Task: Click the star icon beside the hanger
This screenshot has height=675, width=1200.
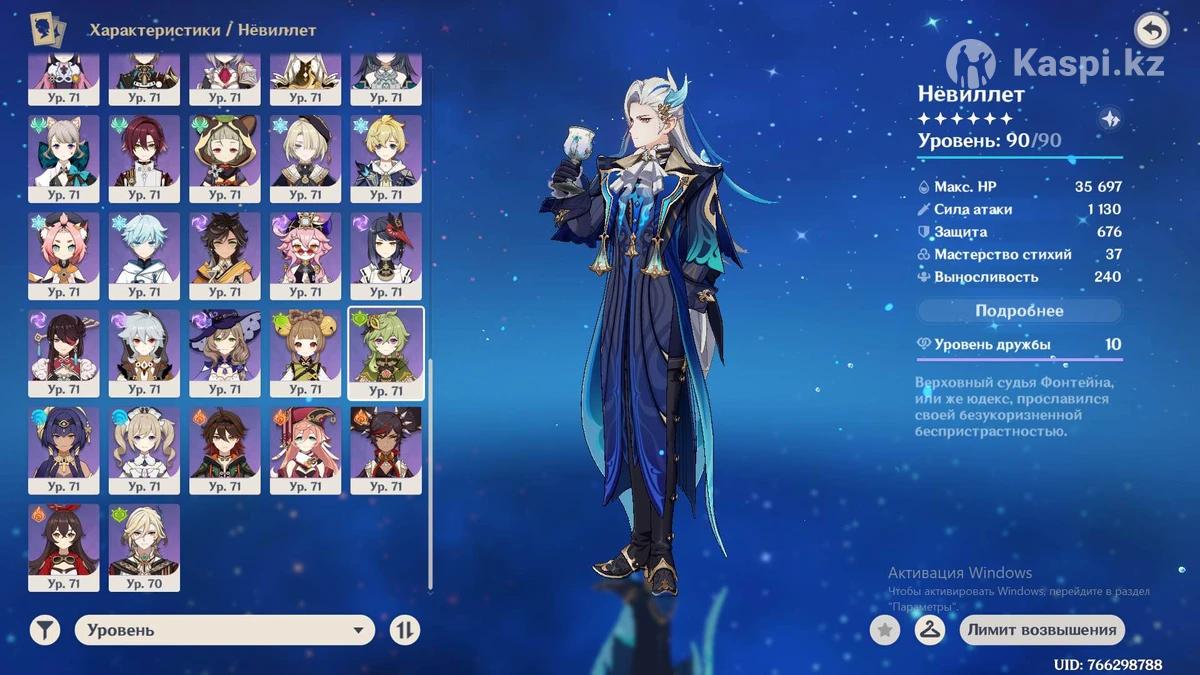Action: click(x=884, y=630)
